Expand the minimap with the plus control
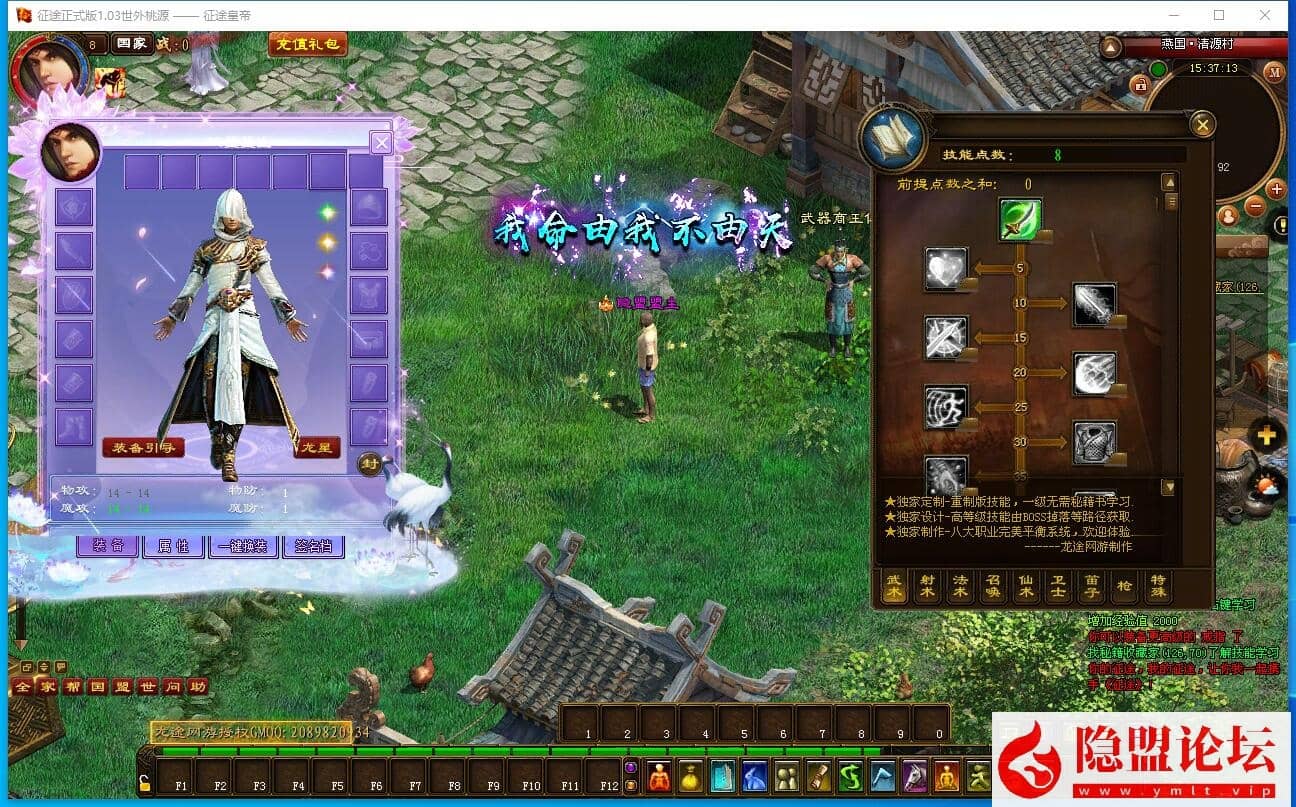The height and width of the screenshot is (807, 1296). pyautogui.click(x=1277, y=188)
